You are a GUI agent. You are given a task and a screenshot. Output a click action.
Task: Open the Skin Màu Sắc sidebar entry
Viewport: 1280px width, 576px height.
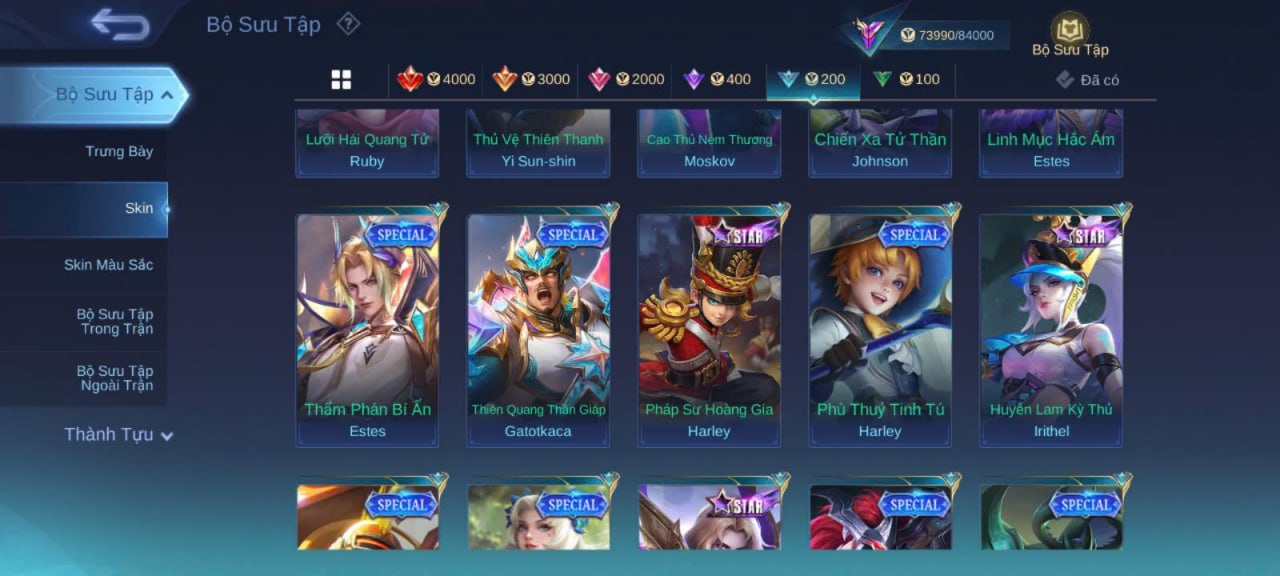coord(108,265)
